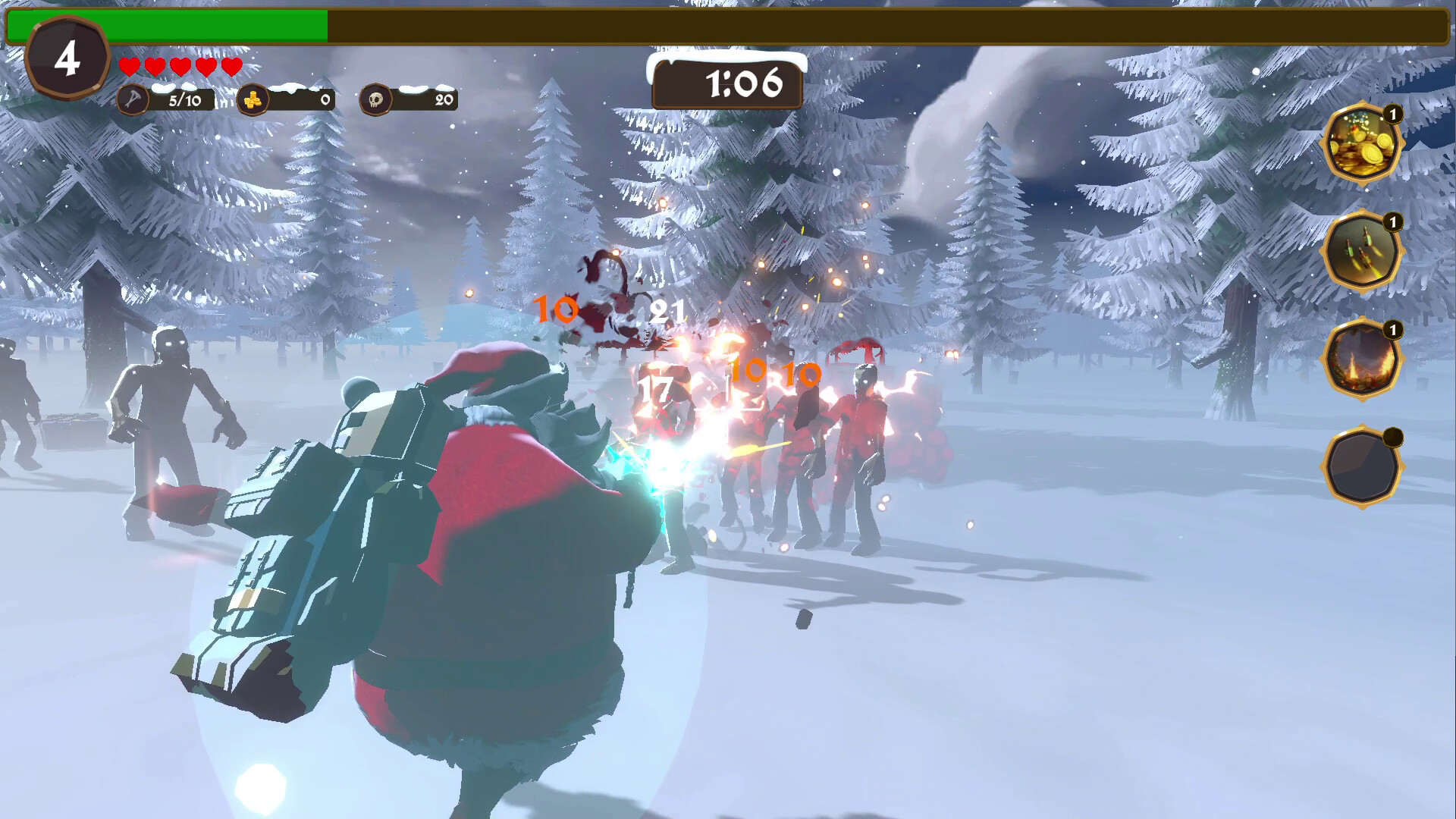Open the 5/10 axe counter panel
This screenshot has height=819, width=1456.
click(x=180, y=98)
